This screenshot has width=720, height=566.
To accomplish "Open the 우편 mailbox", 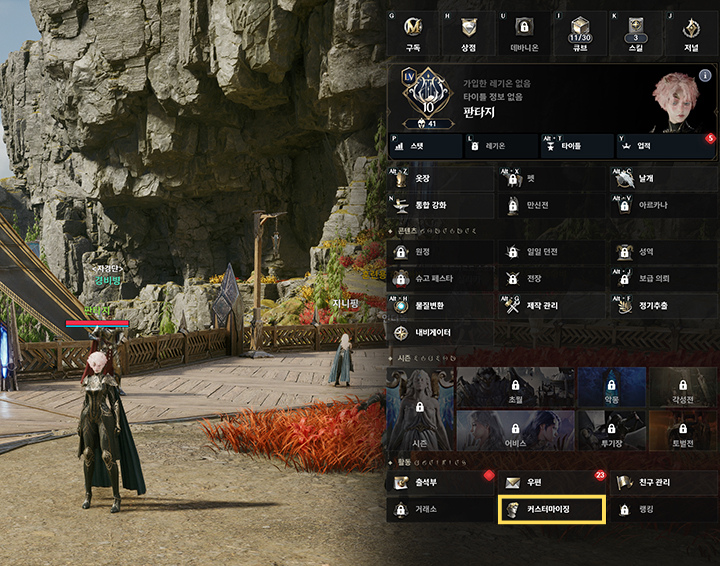I will tap(551, 483).
